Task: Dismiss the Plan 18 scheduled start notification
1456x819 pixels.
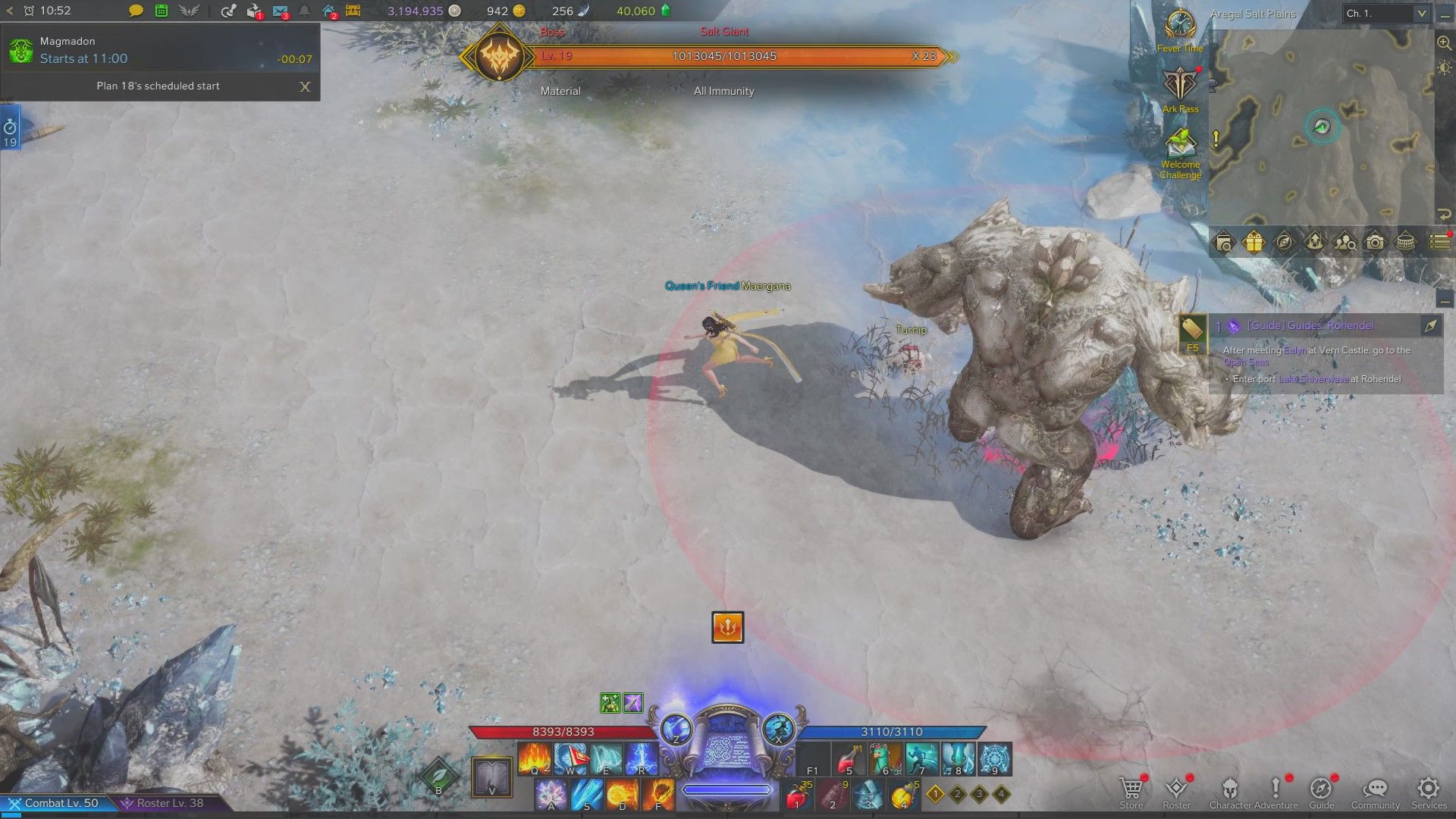Action: pos(305,87)
